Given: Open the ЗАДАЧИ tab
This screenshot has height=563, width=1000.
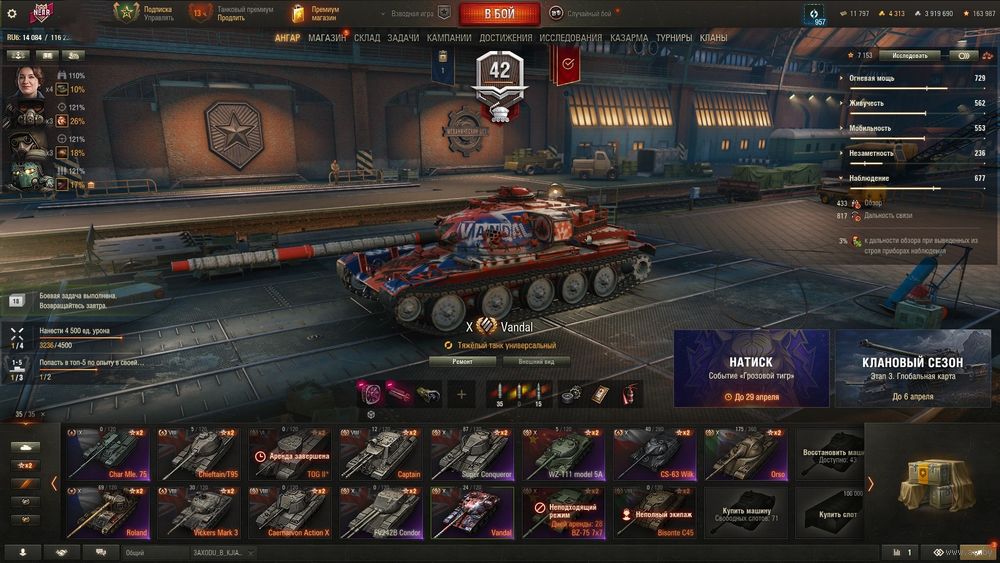Looking at the screenshot, I should click(x=403, y=38).
